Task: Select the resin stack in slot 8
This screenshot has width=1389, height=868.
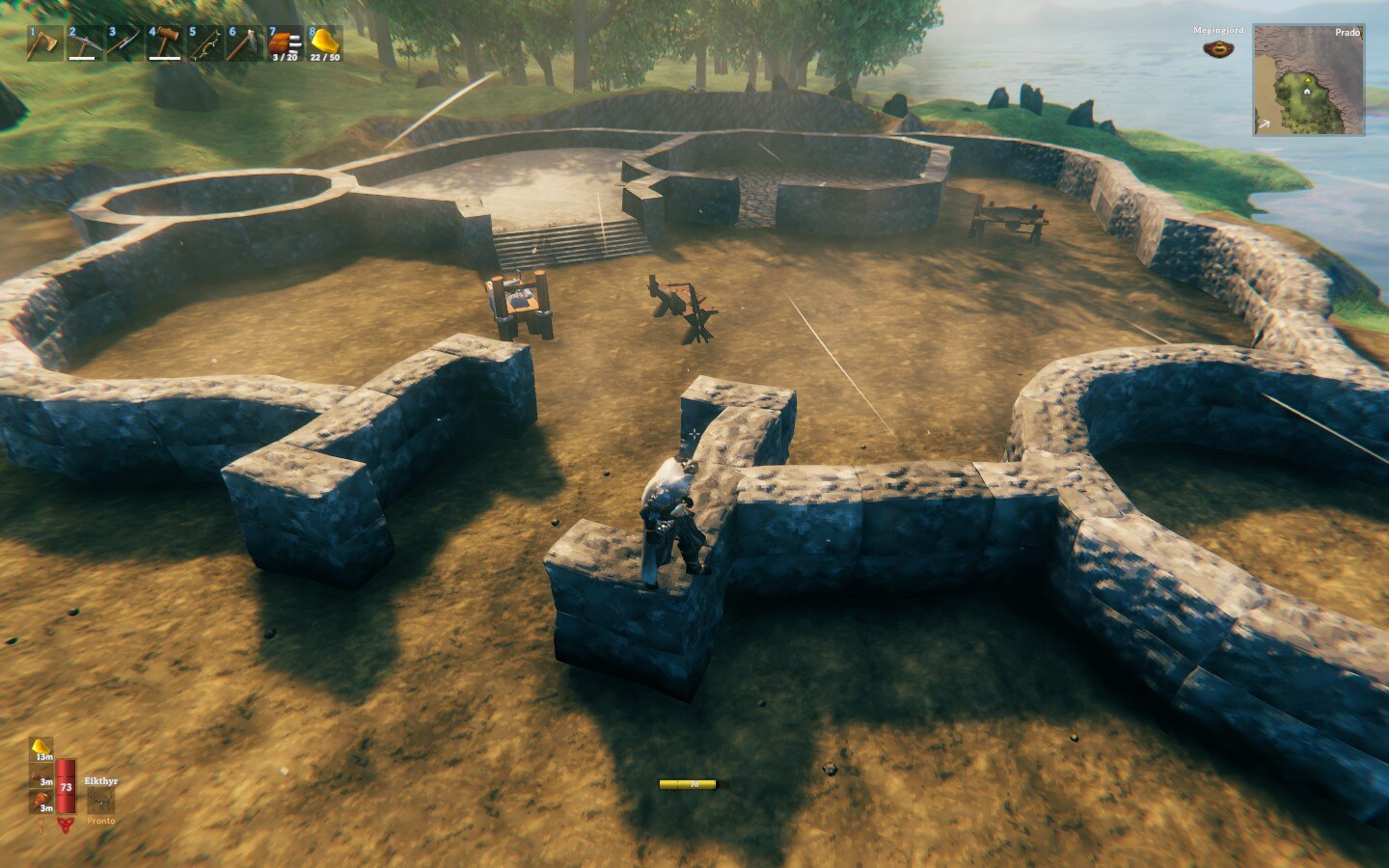Action: (x=325, y=42)
